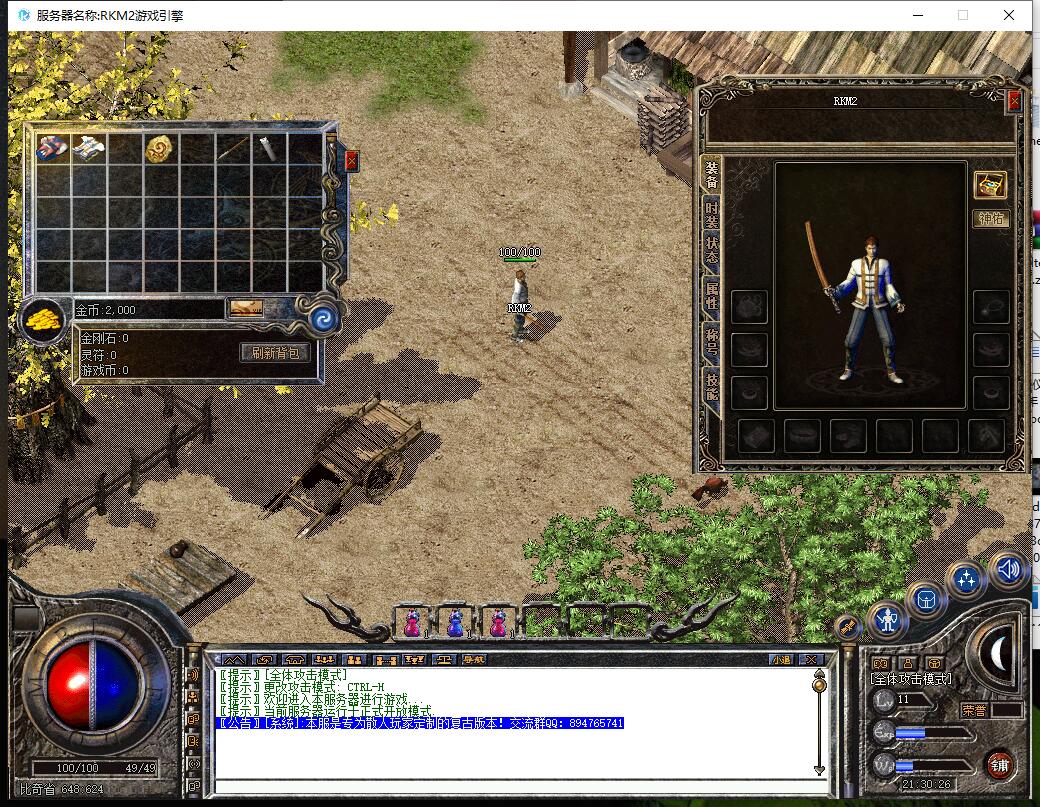Select the golden spiral stone item
This screenshot has width=1040, height=807.
click(x=159, y=149)
